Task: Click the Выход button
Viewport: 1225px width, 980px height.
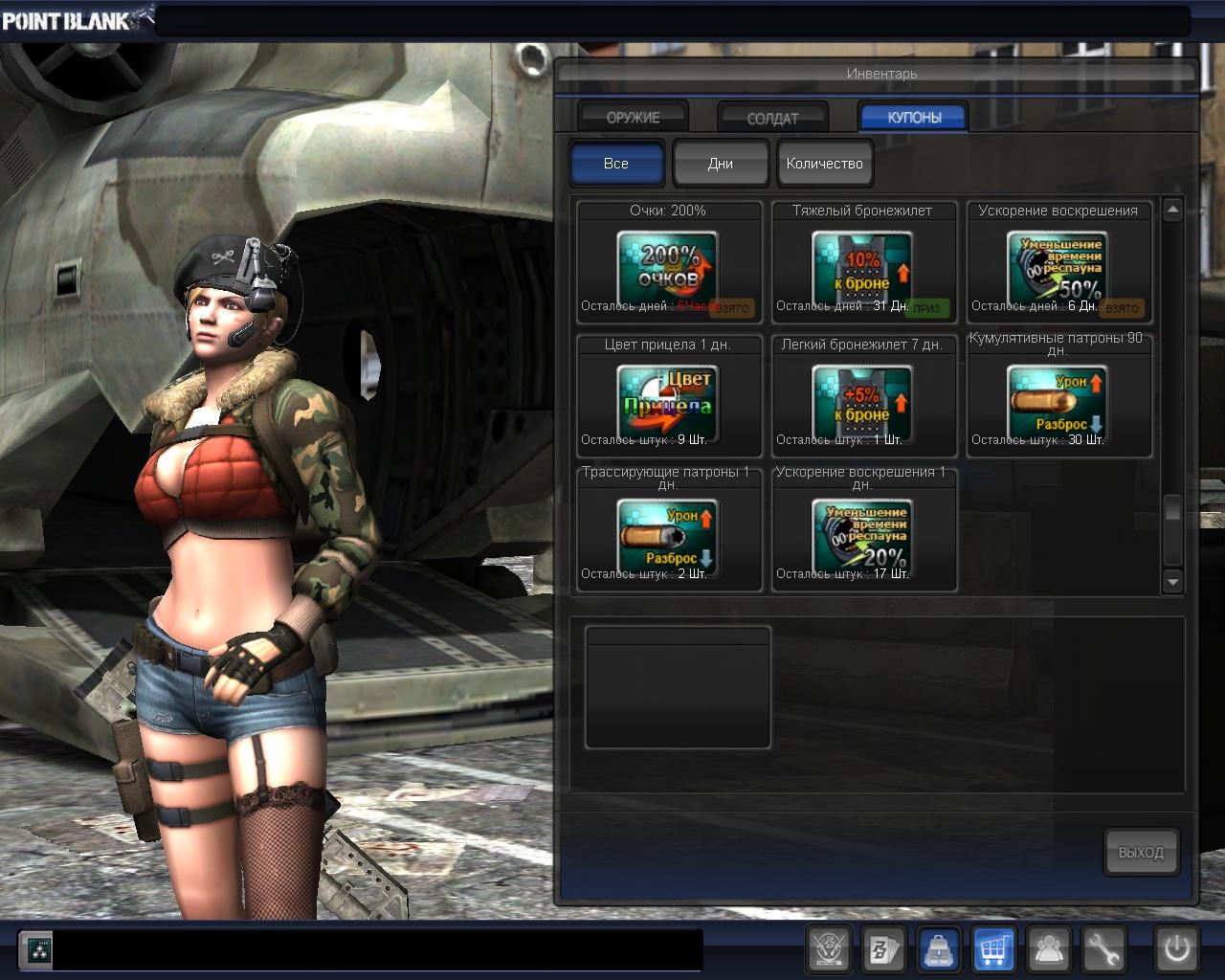Action: pos(1141,852)
